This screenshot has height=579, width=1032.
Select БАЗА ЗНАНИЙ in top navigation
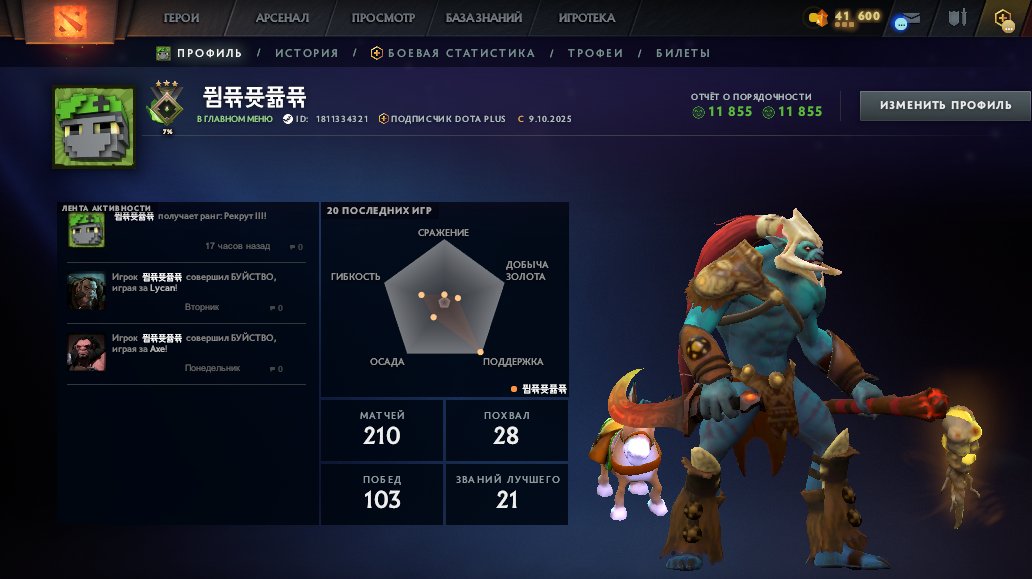tap(484, 18)
